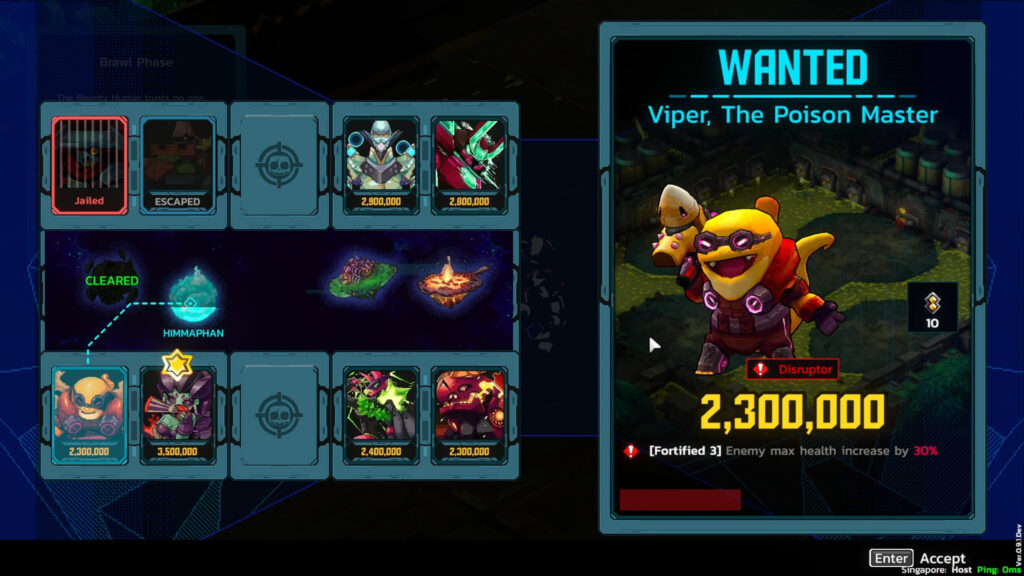Select the campfire island planet
This screenshot has height=576, width=1024.
(x=446, y=280)
